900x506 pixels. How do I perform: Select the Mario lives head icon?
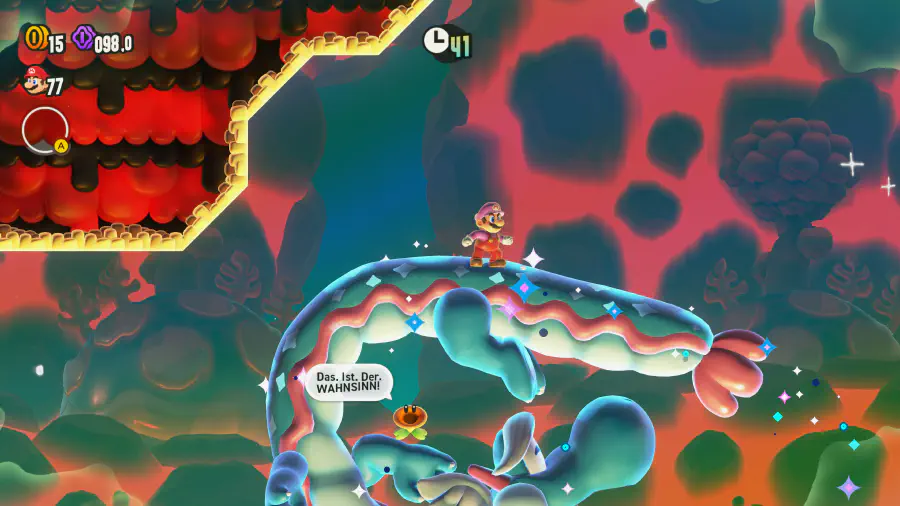(32, 82)
